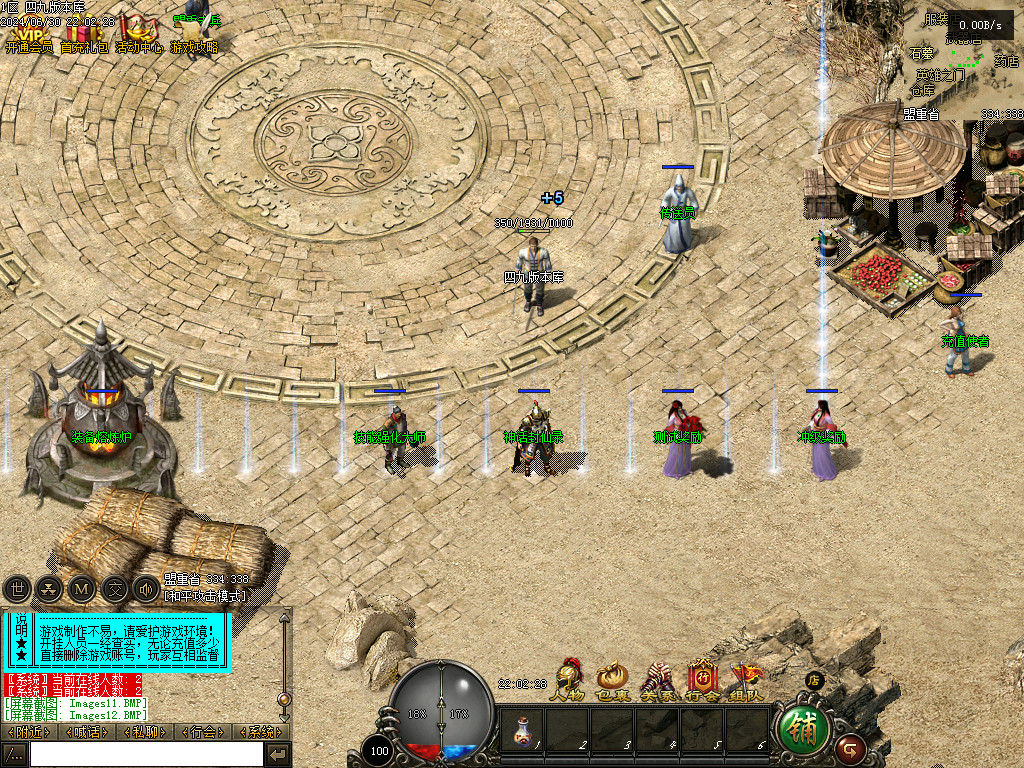This screenshot has height=768, width=1024.
Task: Open the first recharge gift pack (首充礼包)
Action: [84, 33]
